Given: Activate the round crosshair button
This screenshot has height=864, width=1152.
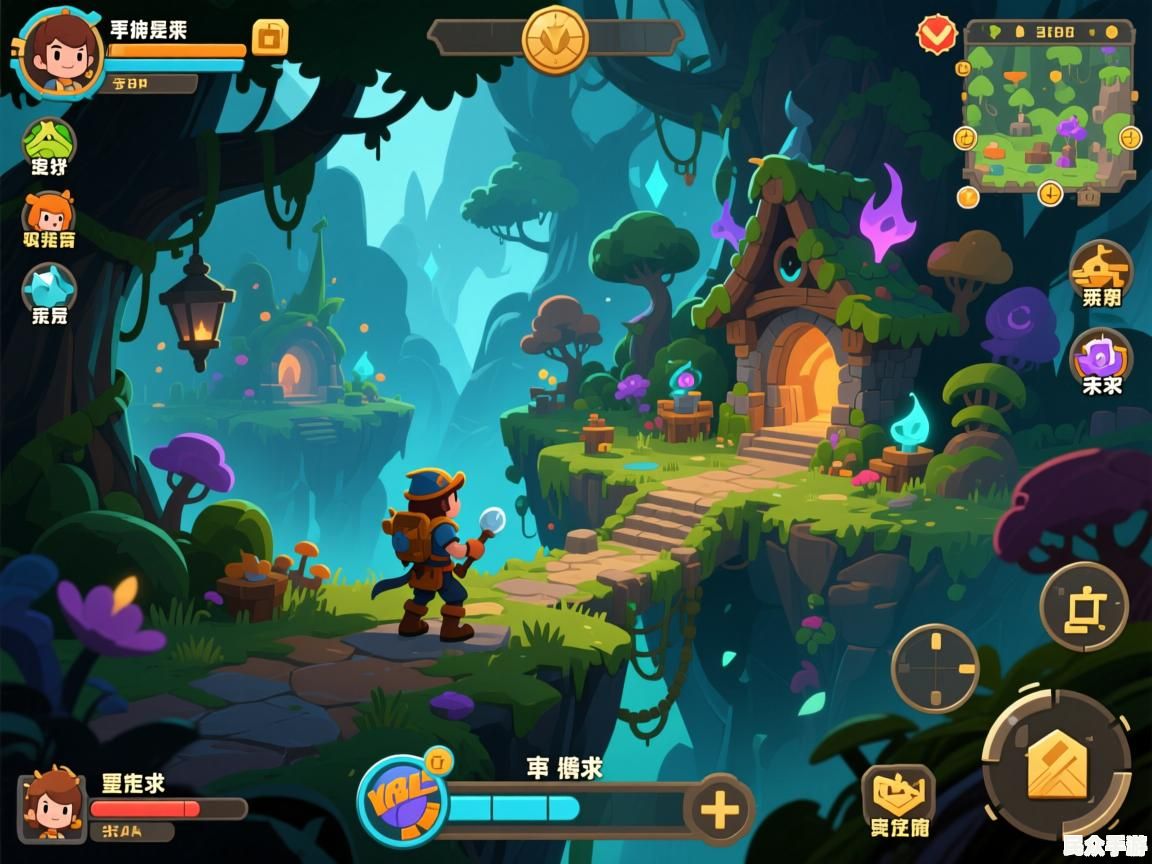Looking at the screenshot, I should (934, 668).
